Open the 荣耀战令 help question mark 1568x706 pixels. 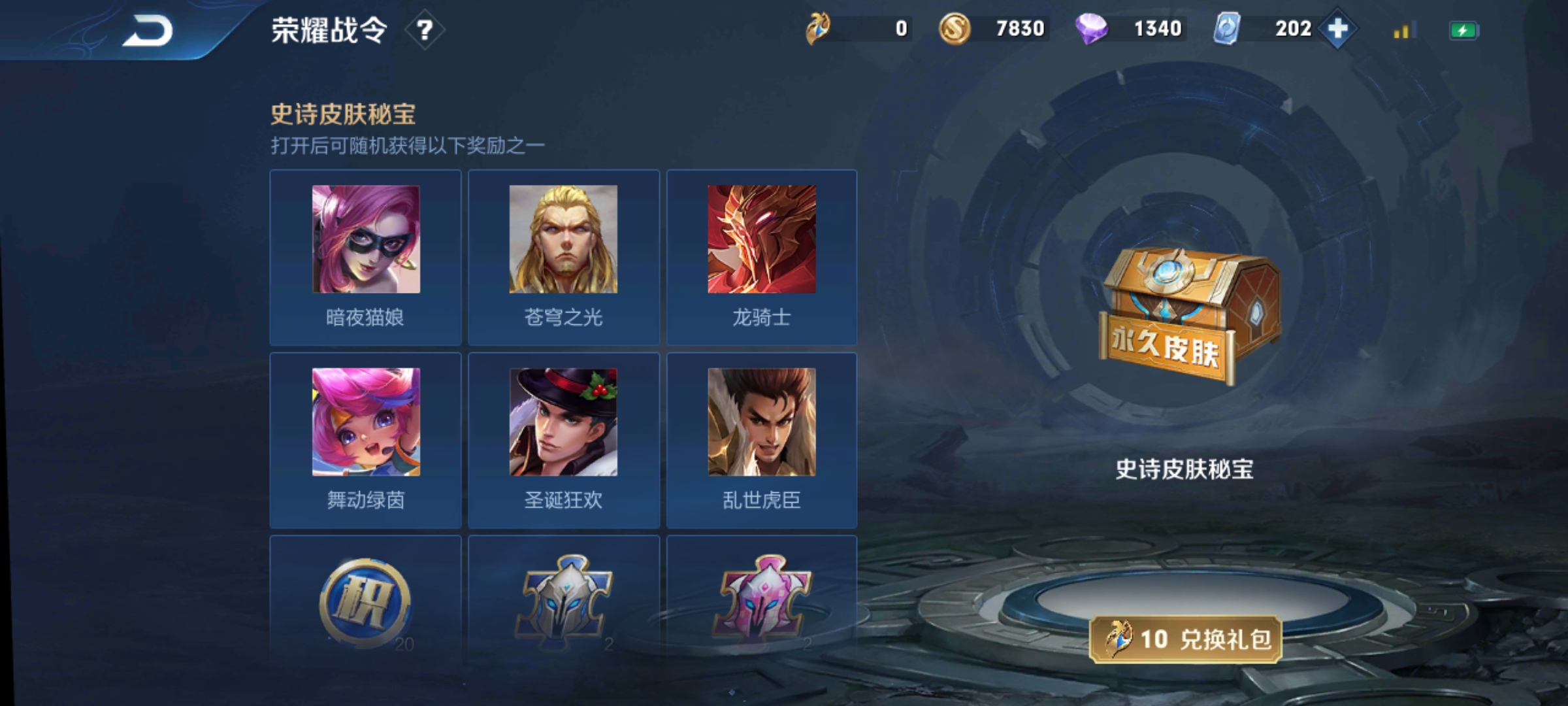point(425,30)
